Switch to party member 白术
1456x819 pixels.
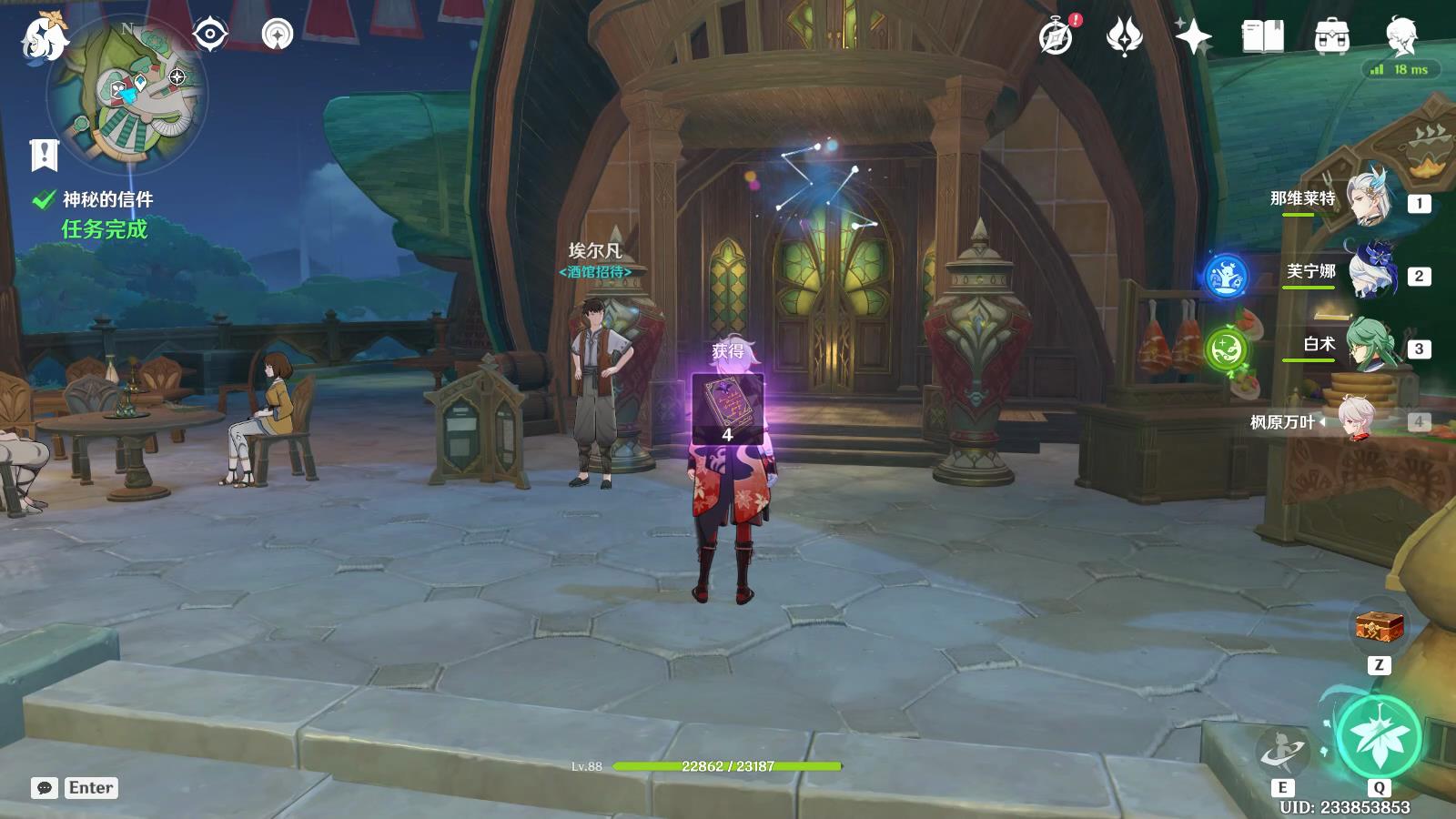(1370, 345)
